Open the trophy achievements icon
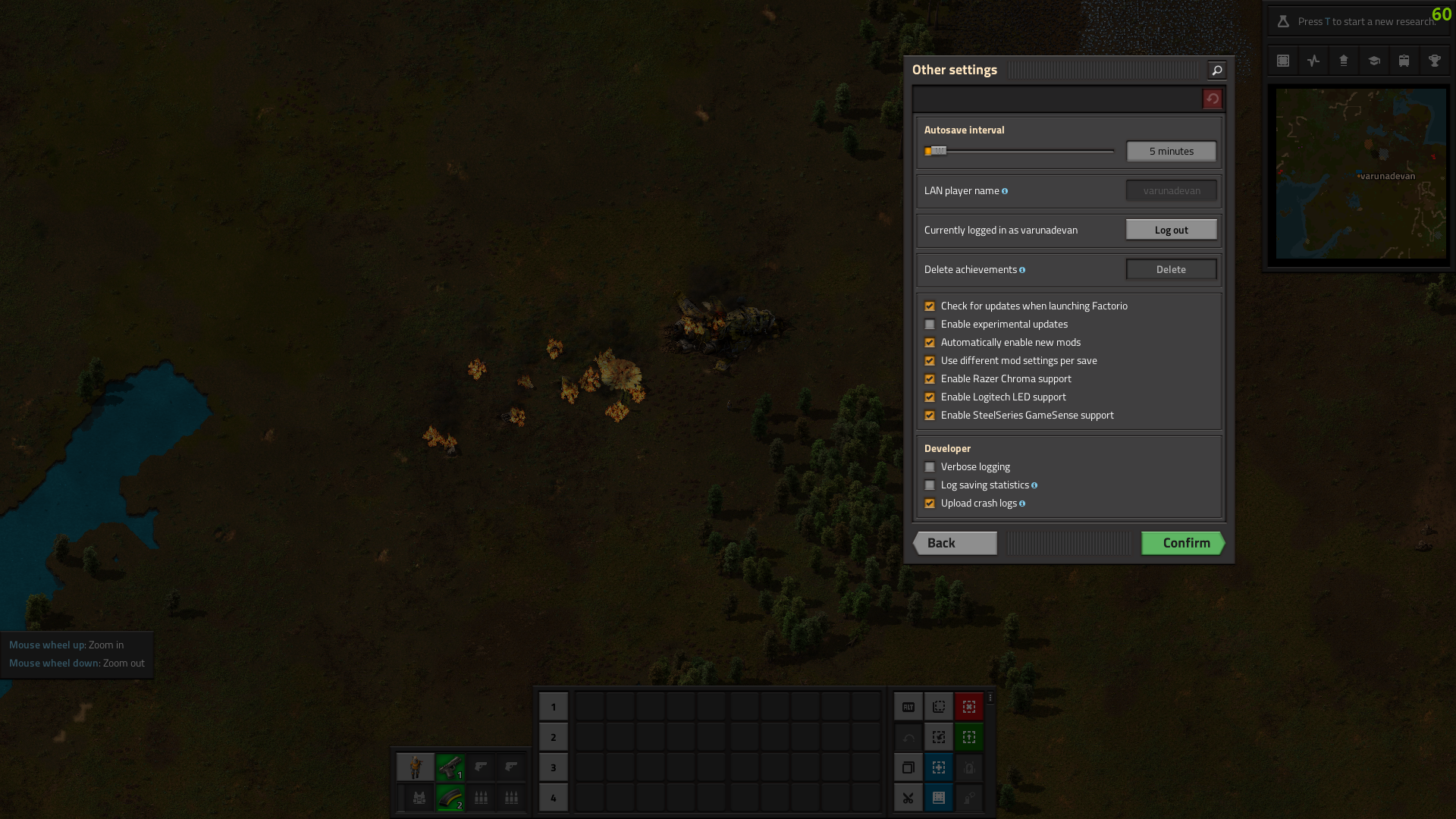Viewport: 1456px width, 819px height. coord(1434,61)
